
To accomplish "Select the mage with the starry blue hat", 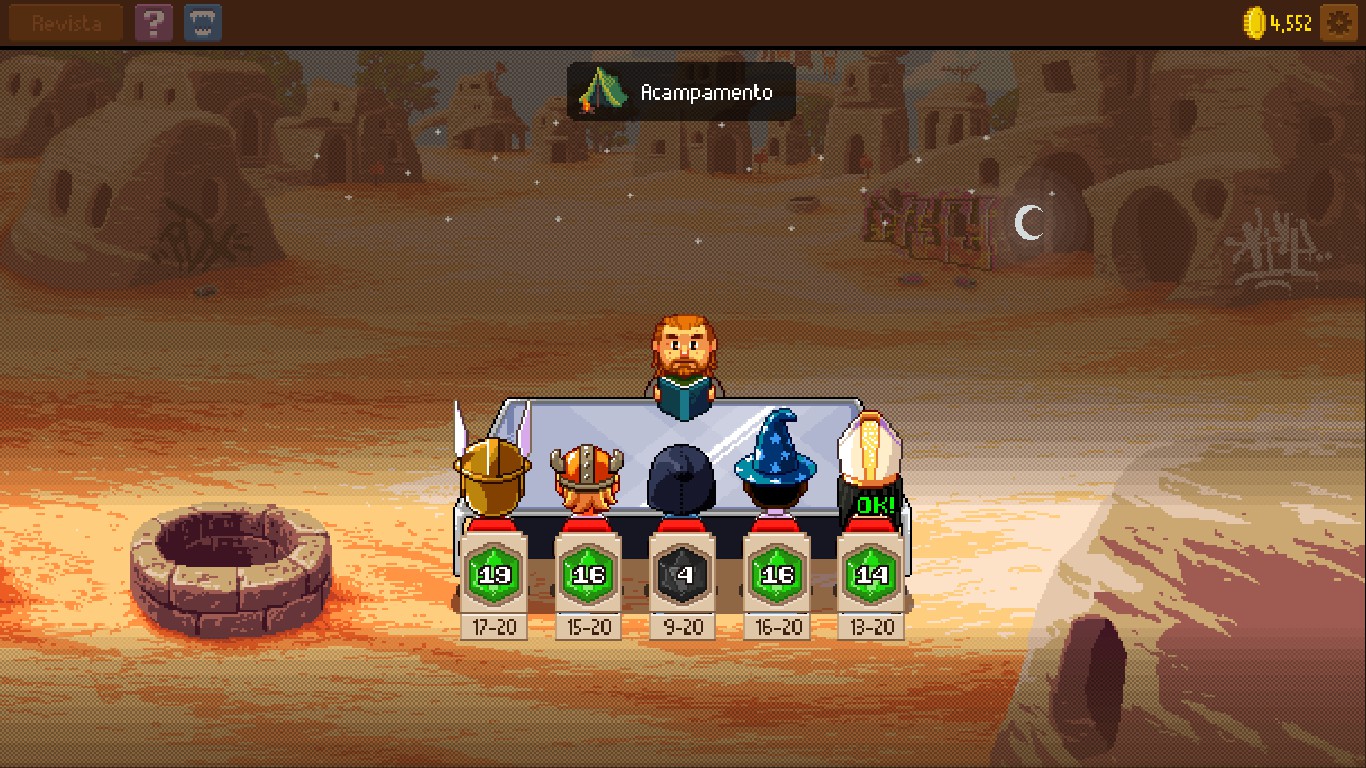I will [775, 462].
